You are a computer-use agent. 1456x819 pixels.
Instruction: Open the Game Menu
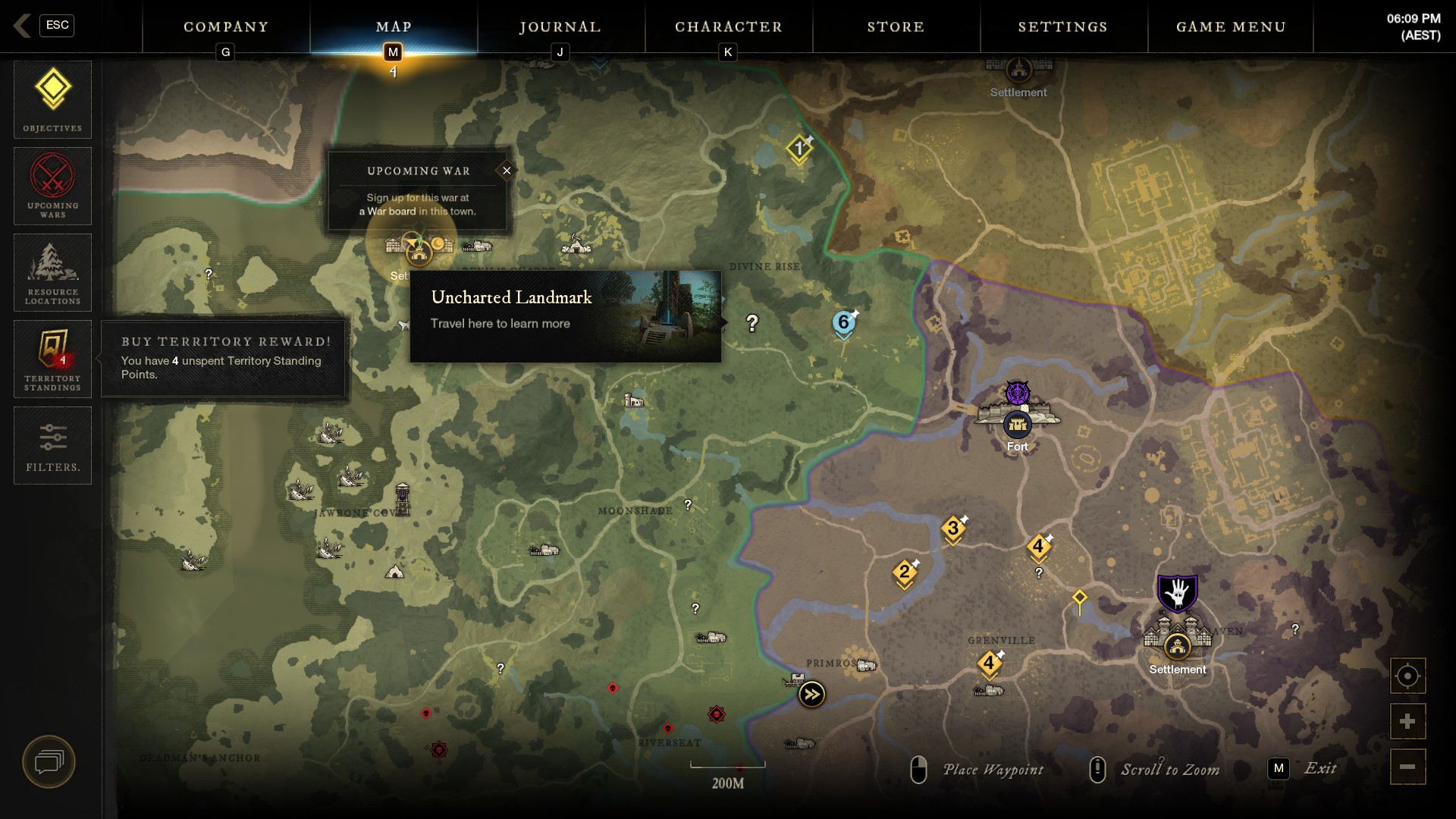point(1229,27)
